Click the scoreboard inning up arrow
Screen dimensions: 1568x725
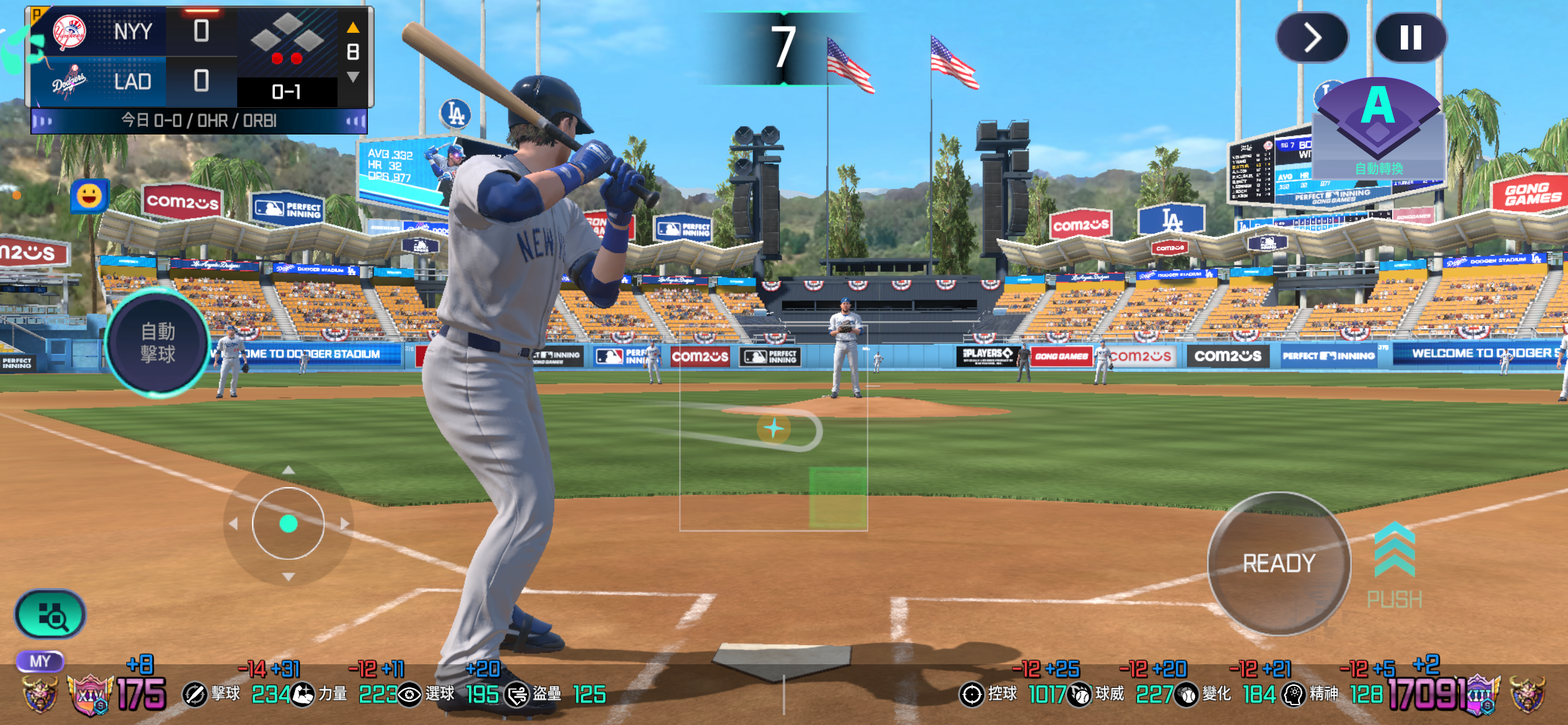click(353, 27)
